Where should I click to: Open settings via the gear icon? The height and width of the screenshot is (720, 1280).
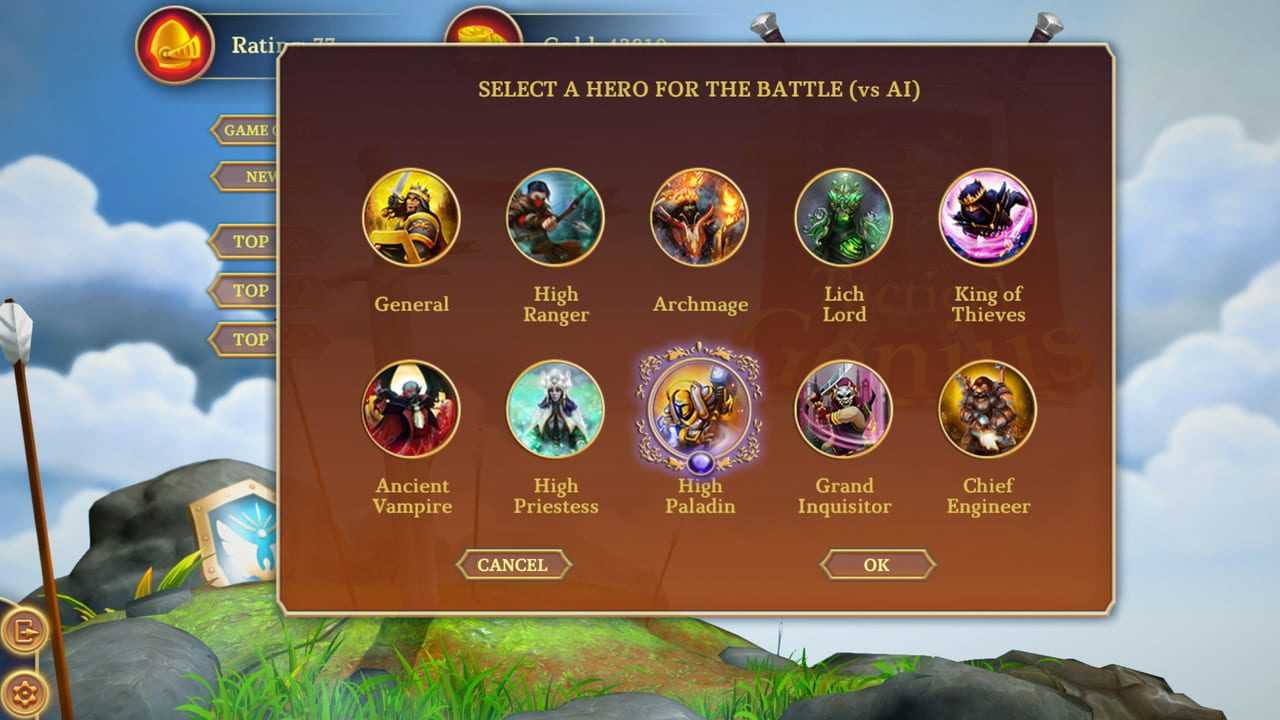24,691
